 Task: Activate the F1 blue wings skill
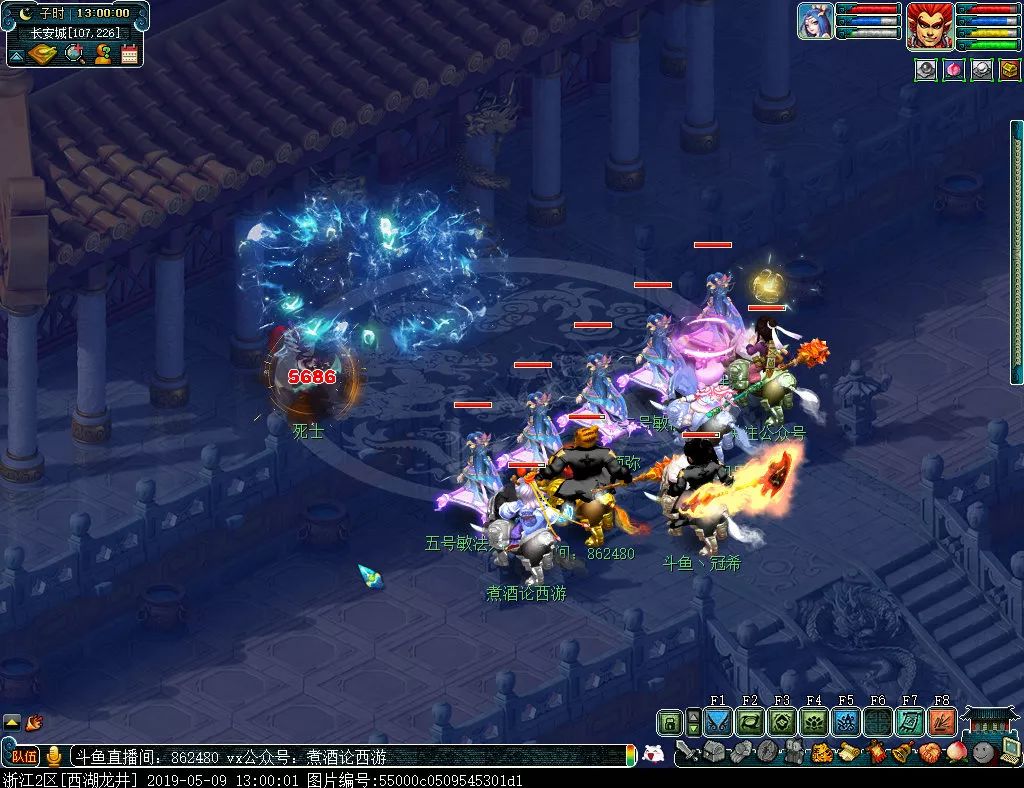click(x=718, y=722)
